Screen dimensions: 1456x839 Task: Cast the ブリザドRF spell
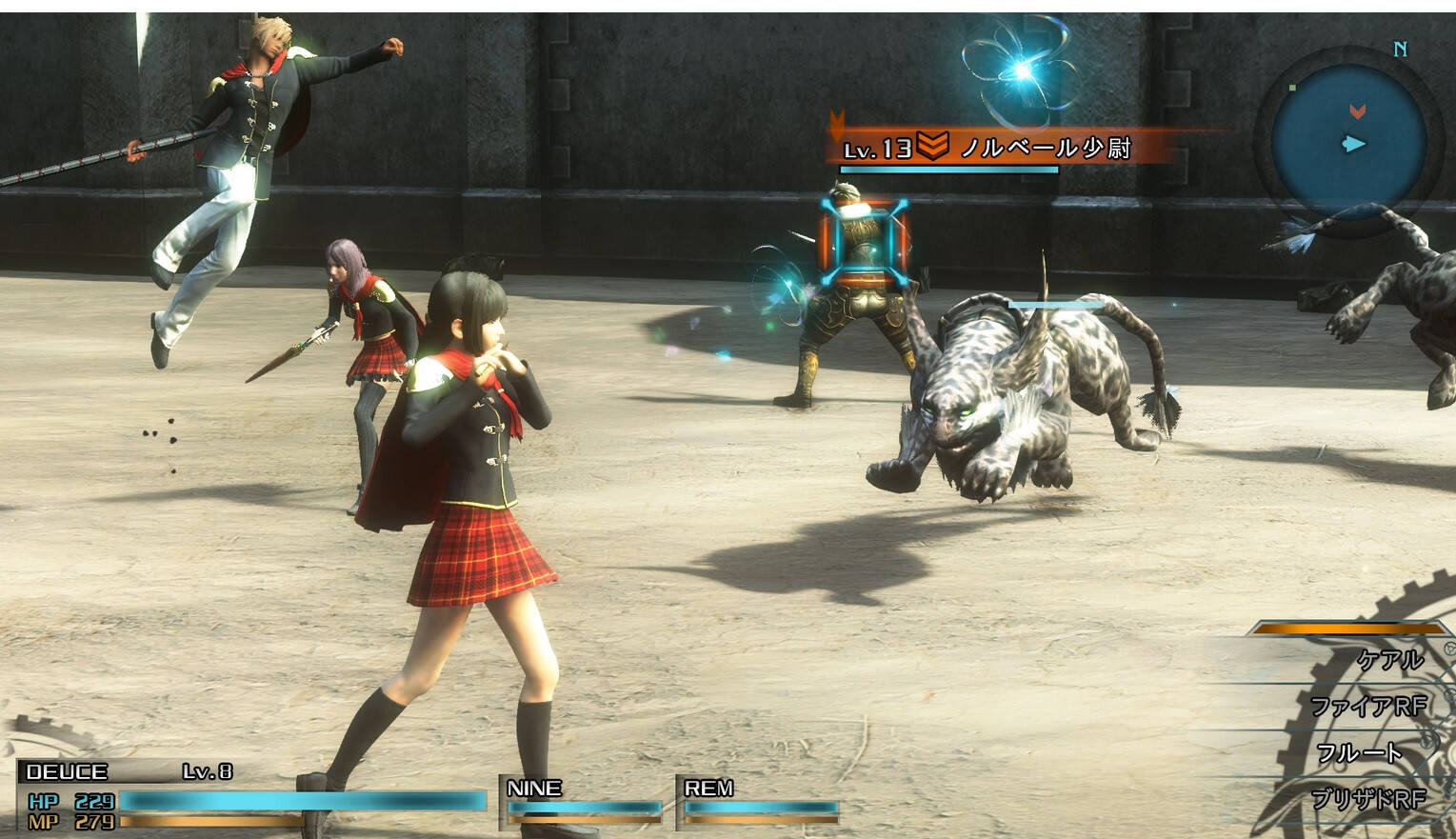coord(1367,799)
